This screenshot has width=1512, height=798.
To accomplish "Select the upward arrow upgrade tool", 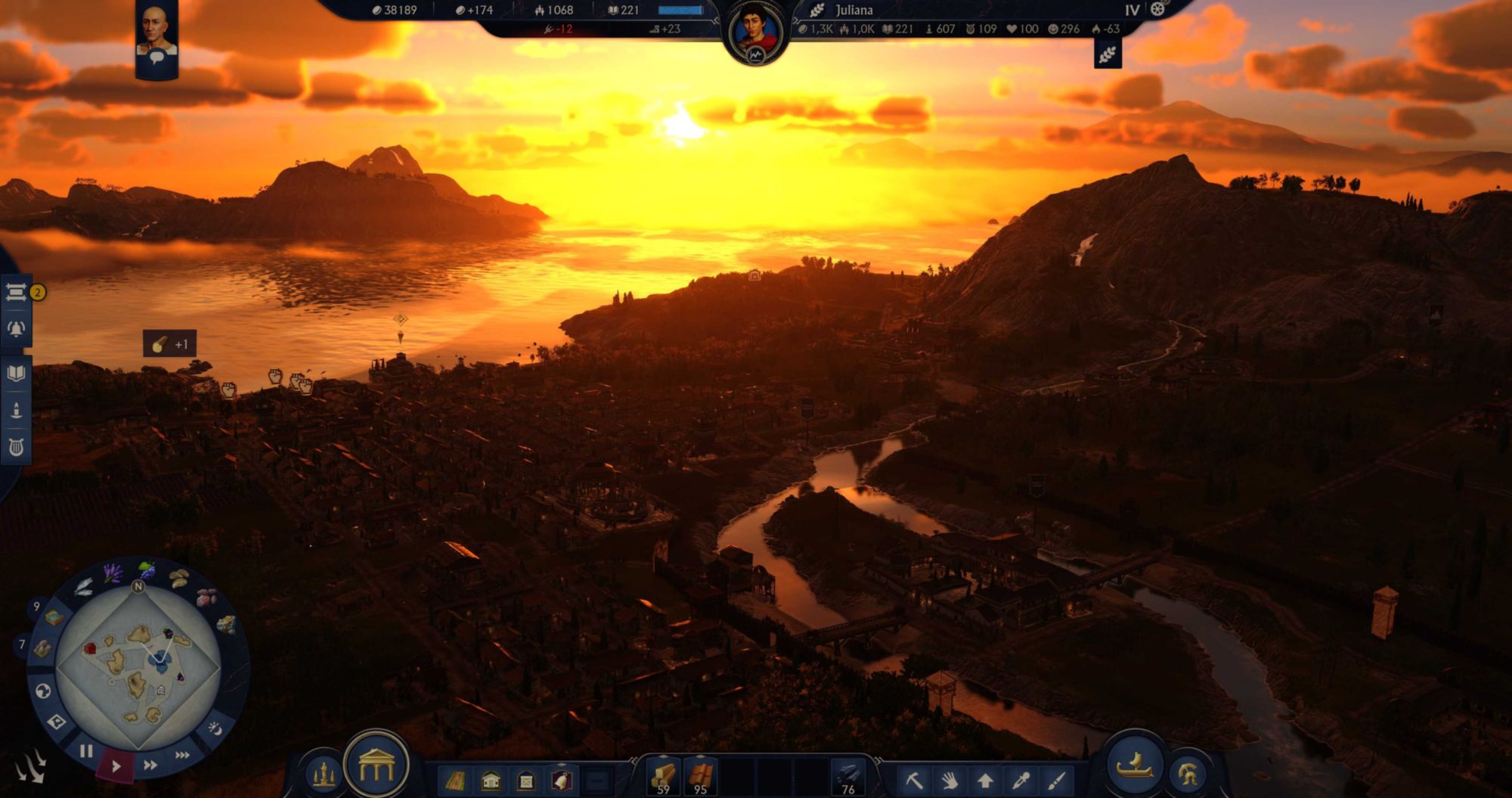I will [x=985, y=780].
